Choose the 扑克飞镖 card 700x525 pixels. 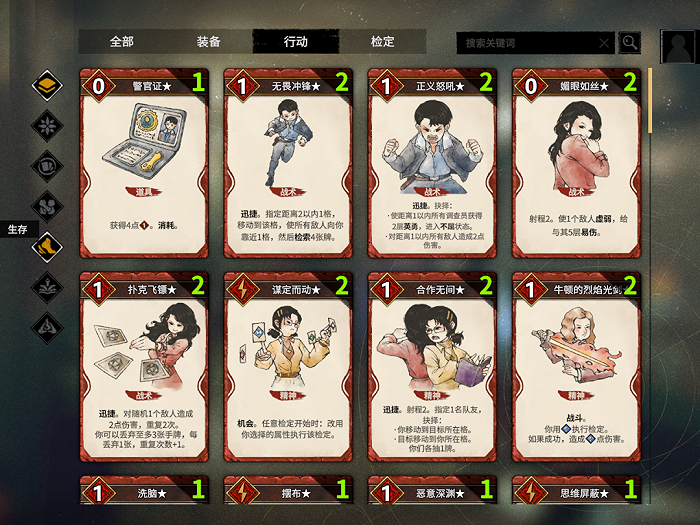144,366
